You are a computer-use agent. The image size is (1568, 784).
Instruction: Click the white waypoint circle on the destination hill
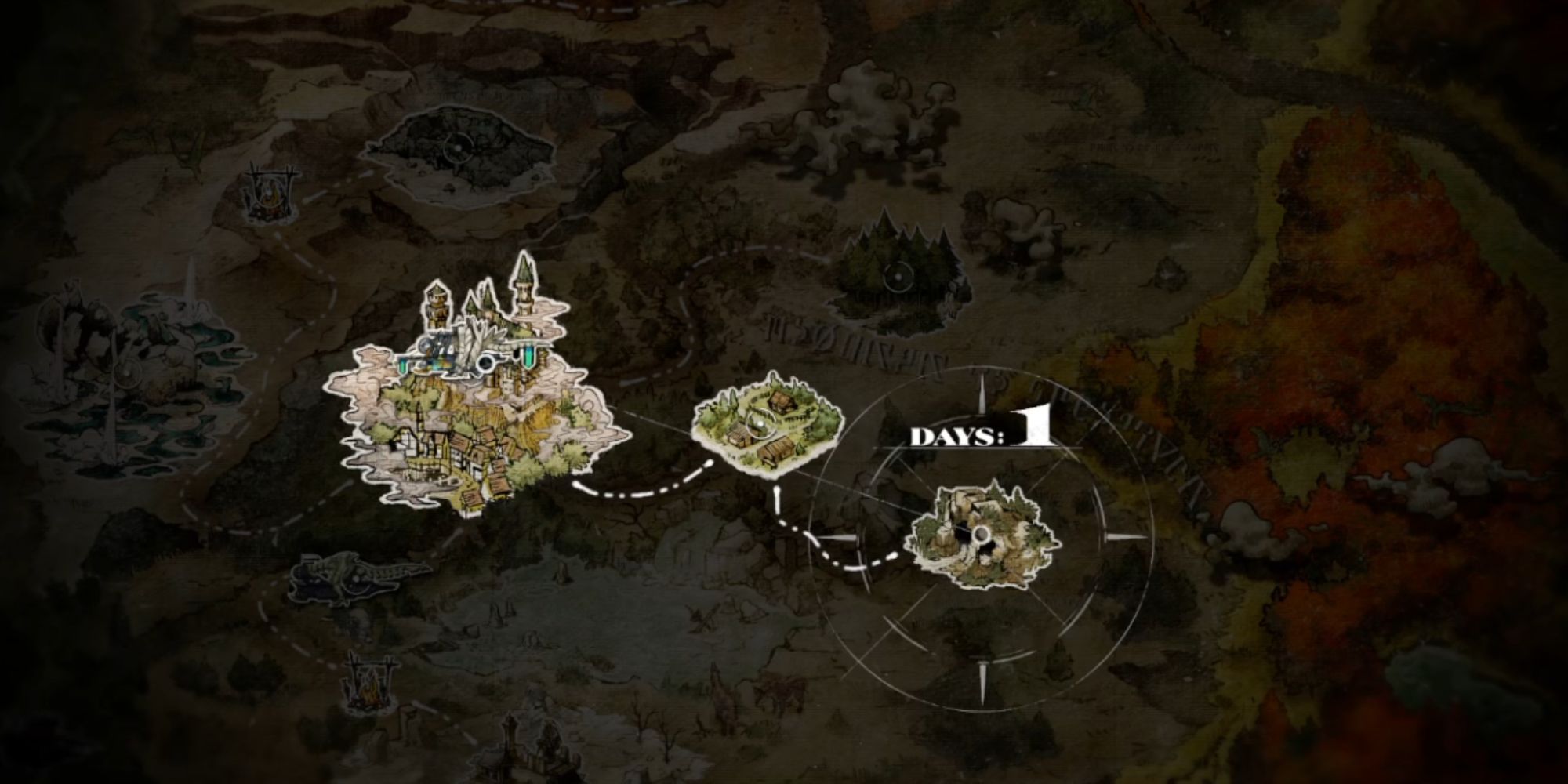pyautogui.click(x=982, y=535)
